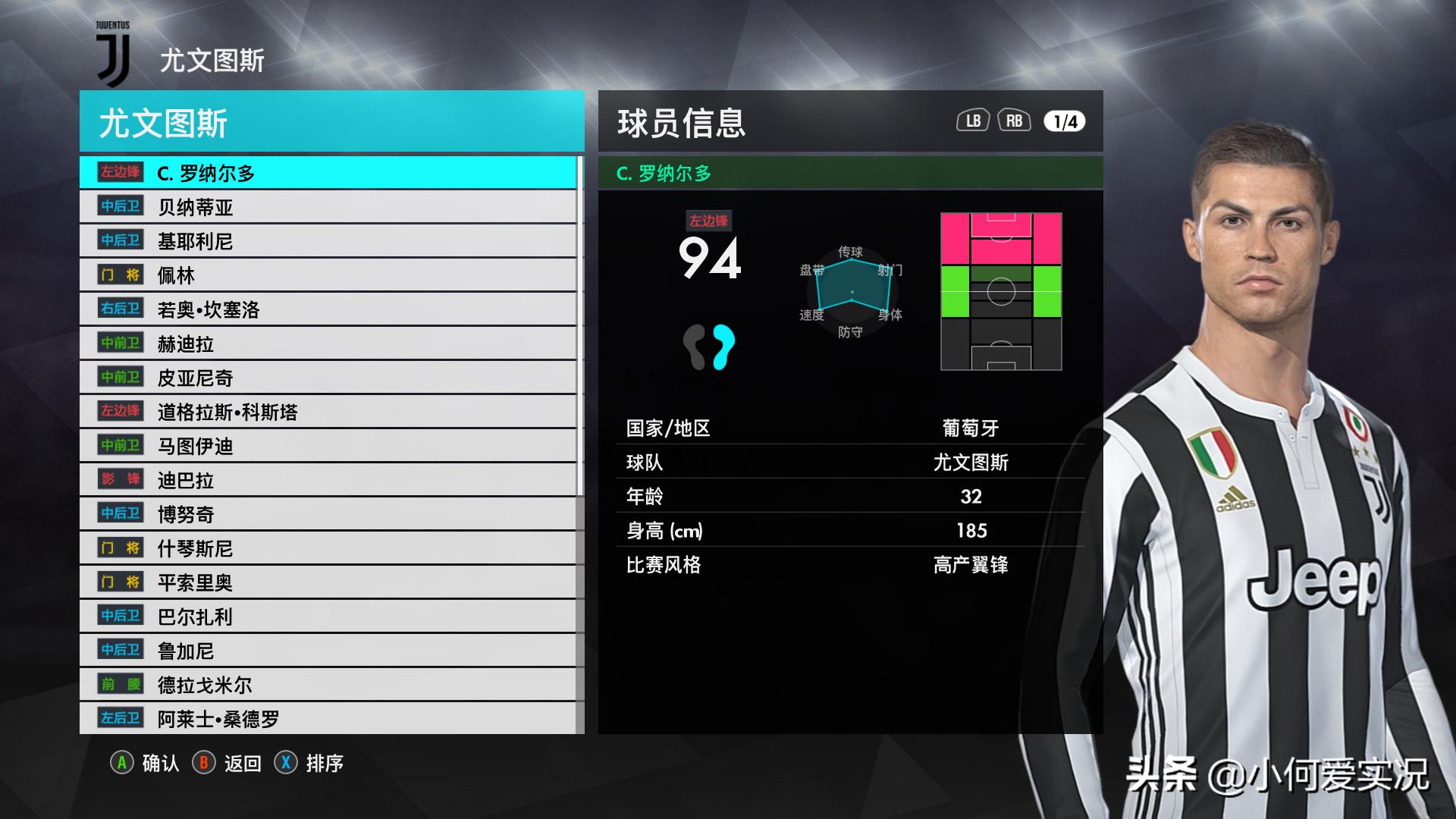Select 阿莱士•桑德罗 left back row
This screenshot has width=1456, height=819.
(328, 718)
